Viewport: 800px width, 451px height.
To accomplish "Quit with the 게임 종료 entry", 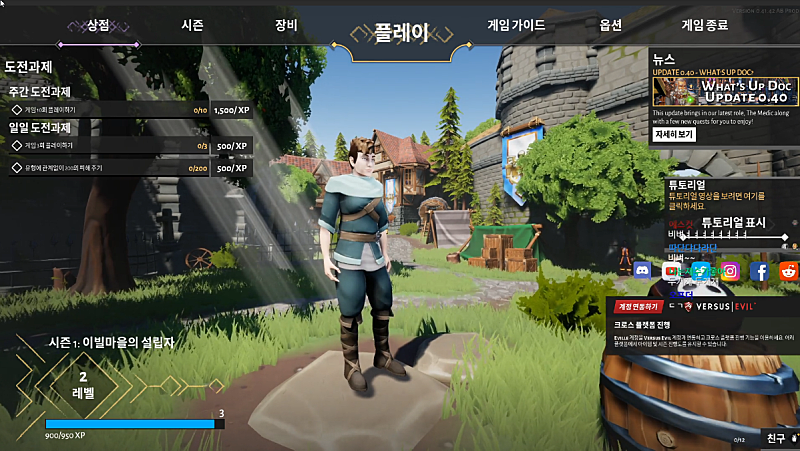I will (x=707, y=25).
